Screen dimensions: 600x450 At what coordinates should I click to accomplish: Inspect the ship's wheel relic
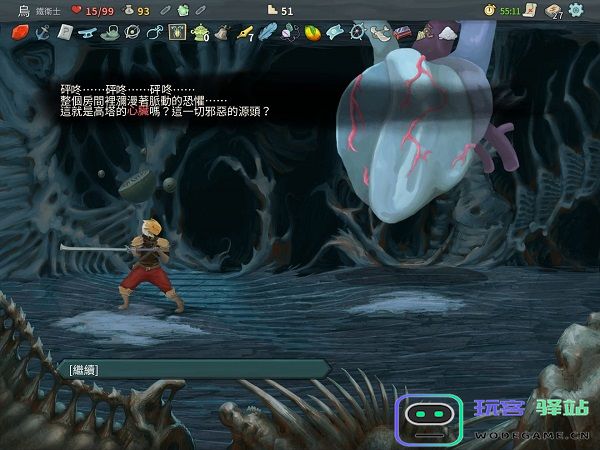tap(357, 32)
